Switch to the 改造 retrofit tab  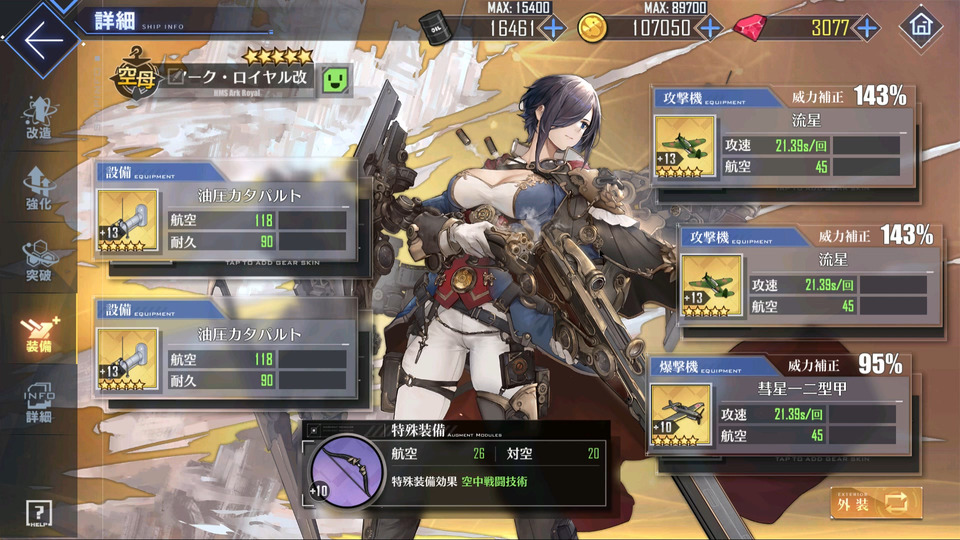click(x=38, y=120)
